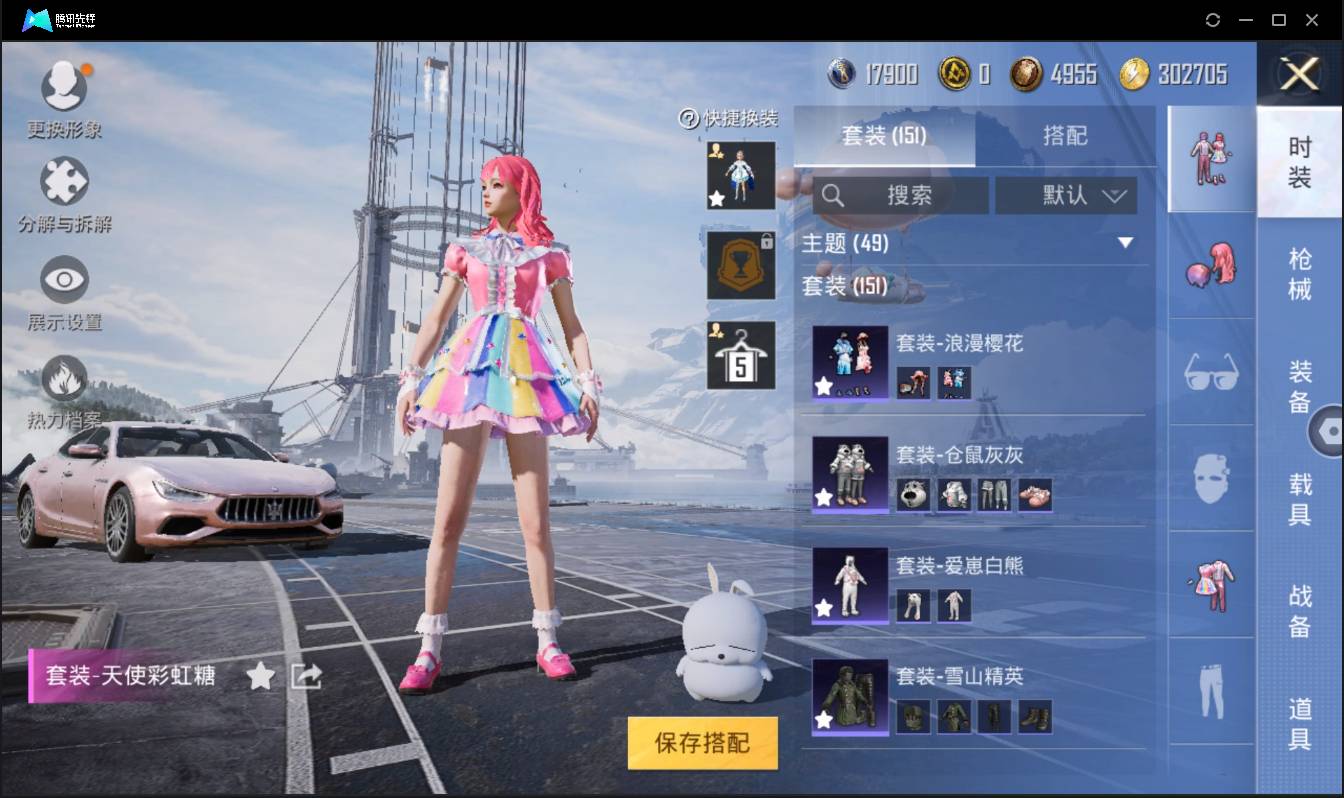Screen dimensions: 1344x798
Task: Close the wardrobe with the X button
Action: pos(1299,74)
